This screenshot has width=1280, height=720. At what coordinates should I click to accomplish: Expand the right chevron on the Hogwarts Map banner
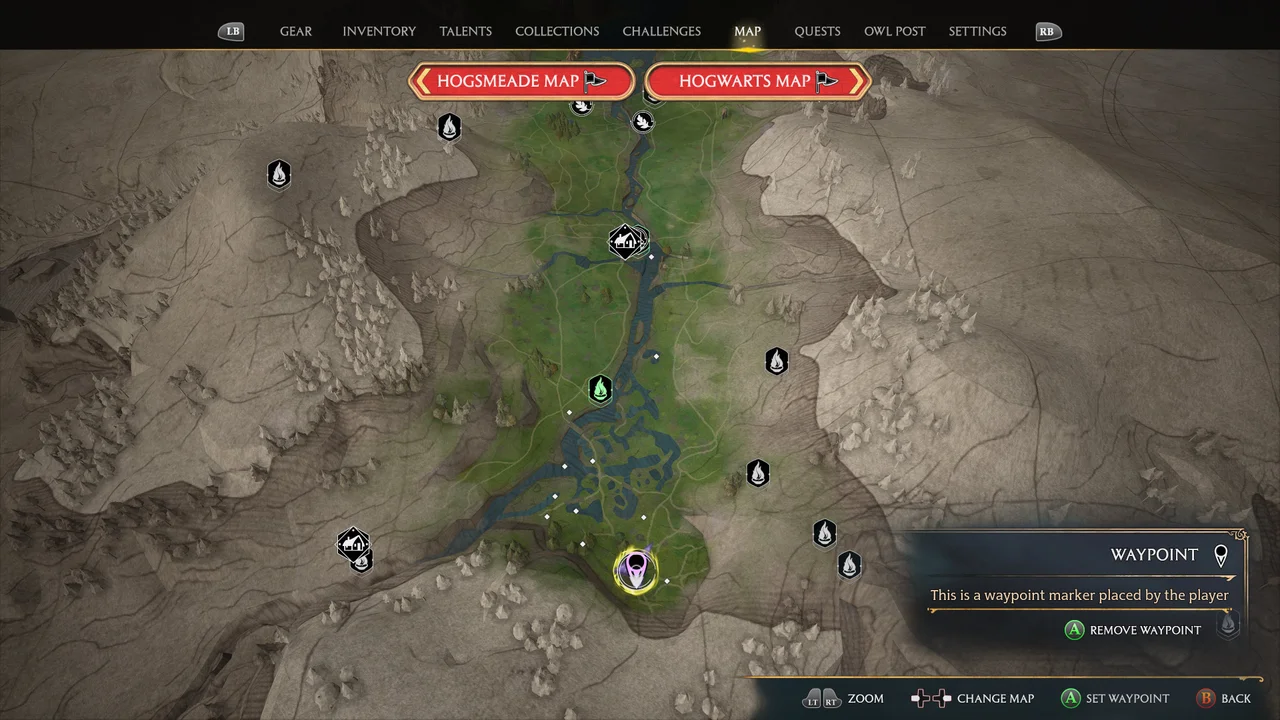(x=857, y=81)
